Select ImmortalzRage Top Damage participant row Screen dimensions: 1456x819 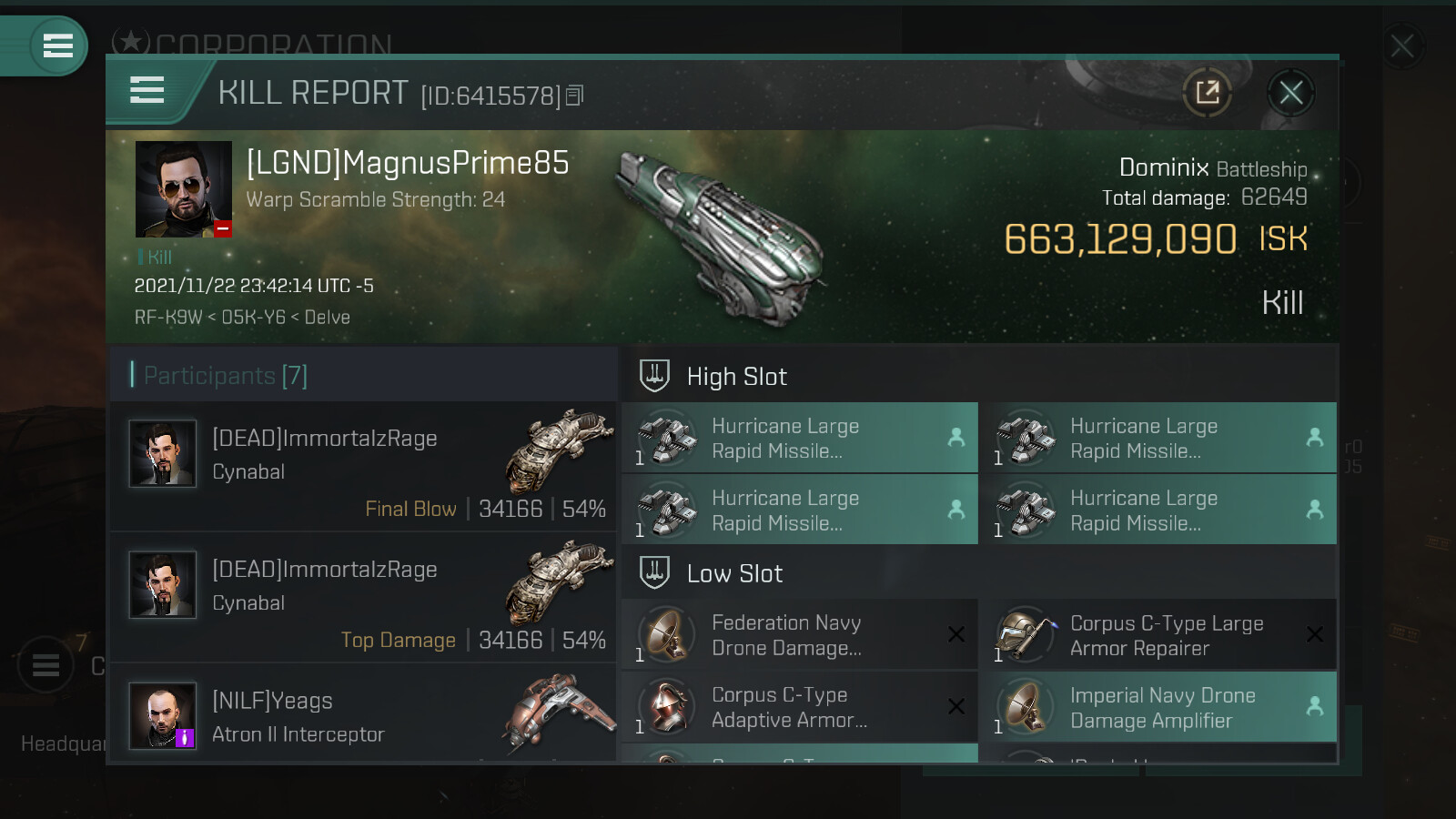pos(363,598)
